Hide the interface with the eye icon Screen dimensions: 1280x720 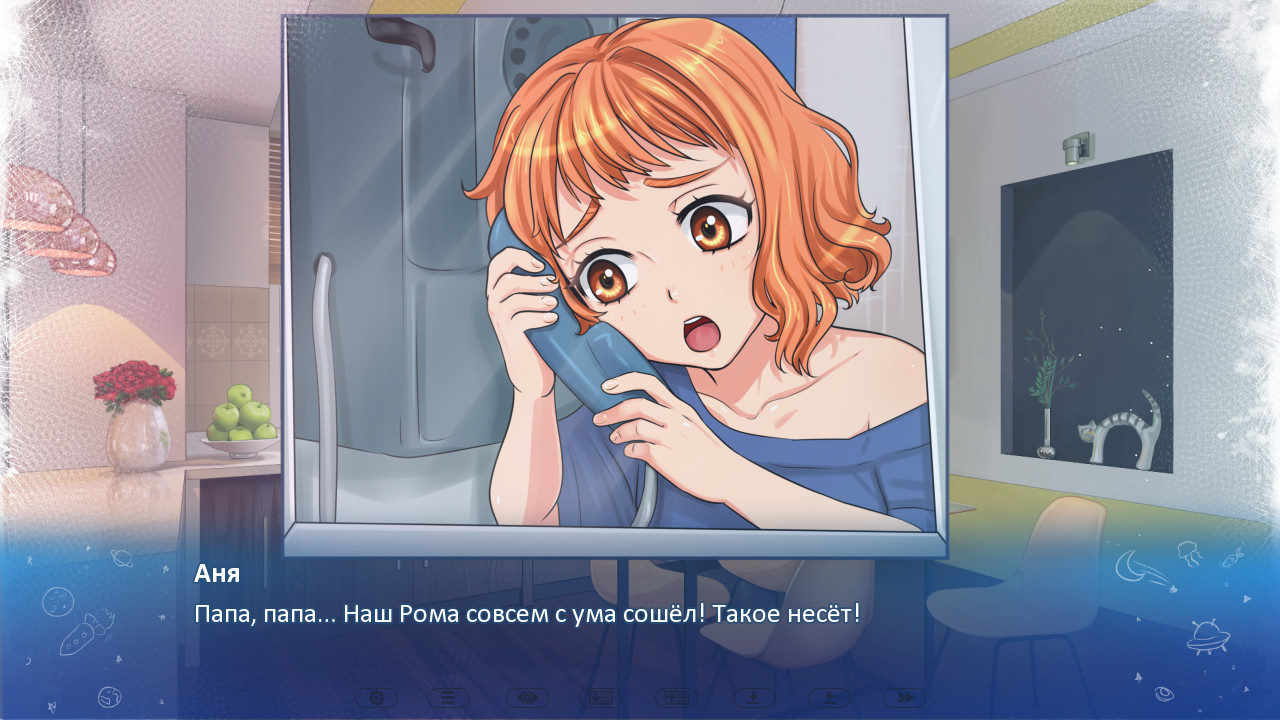[527, 698]
